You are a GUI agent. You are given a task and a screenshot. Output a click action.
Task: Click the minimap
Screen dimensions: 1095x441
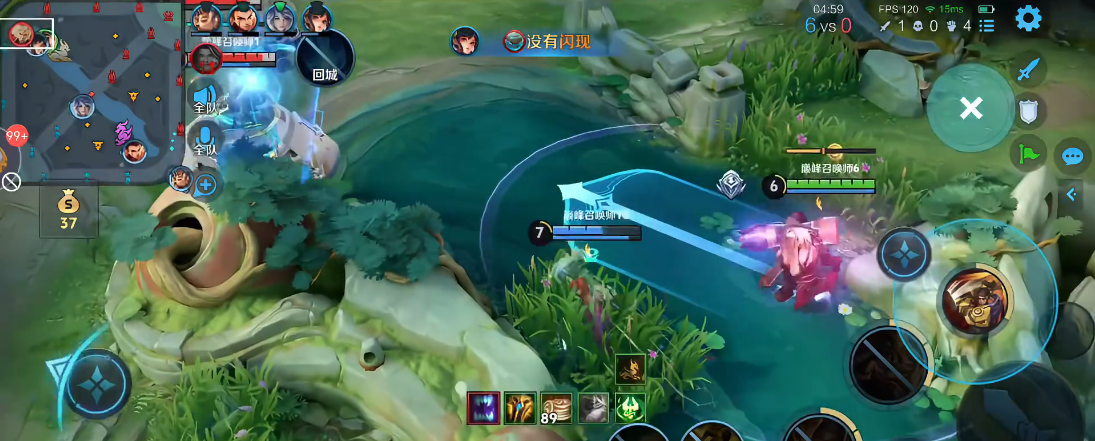pyautogui.click(x=90, y=92)
